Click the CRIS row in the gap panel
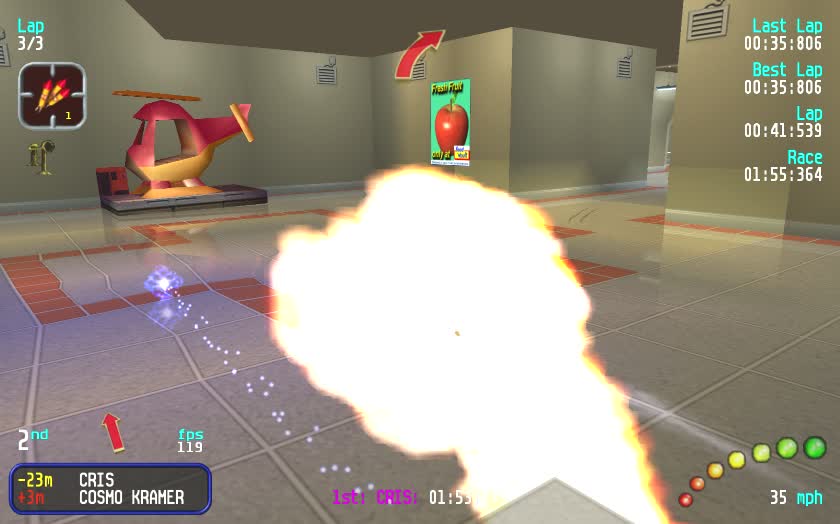Screen dimensions: 840x524 pyautogui.click(x=110, y=481)
